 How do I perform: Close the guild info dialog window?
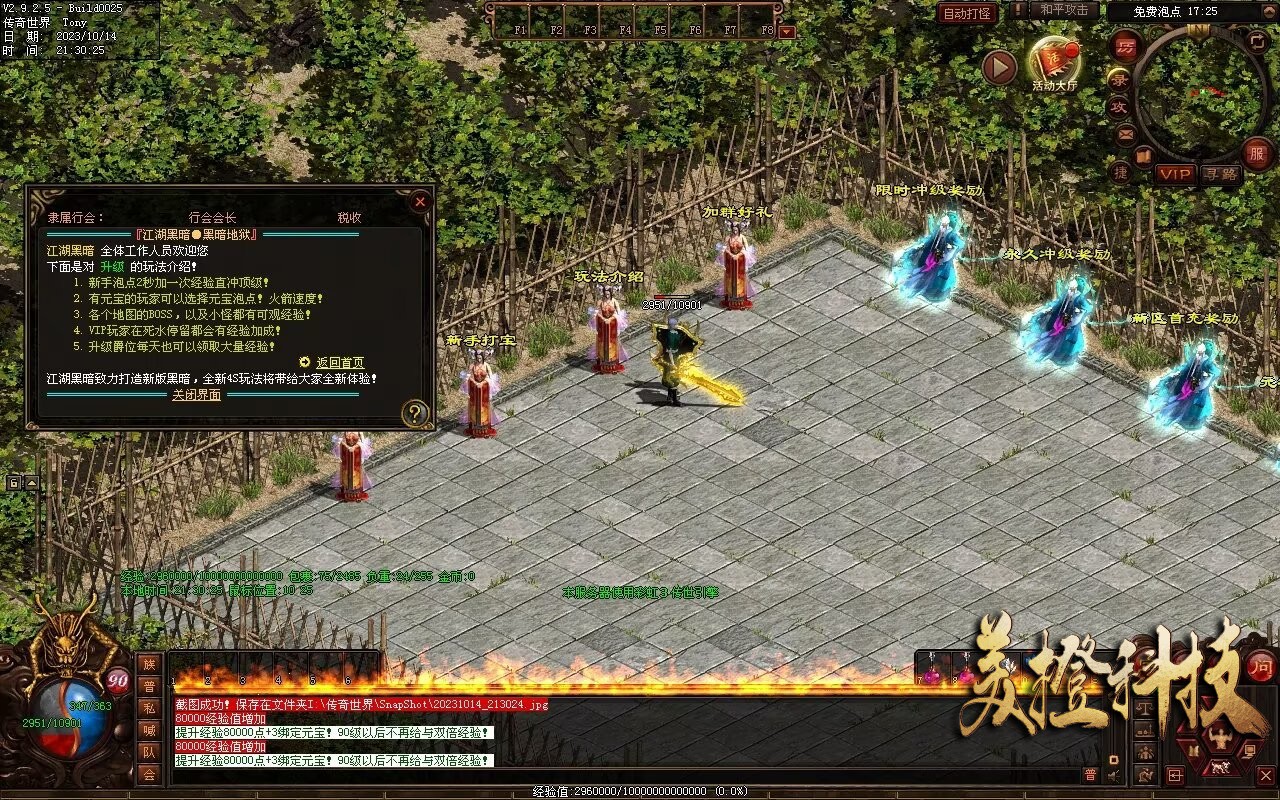(420, 201)
